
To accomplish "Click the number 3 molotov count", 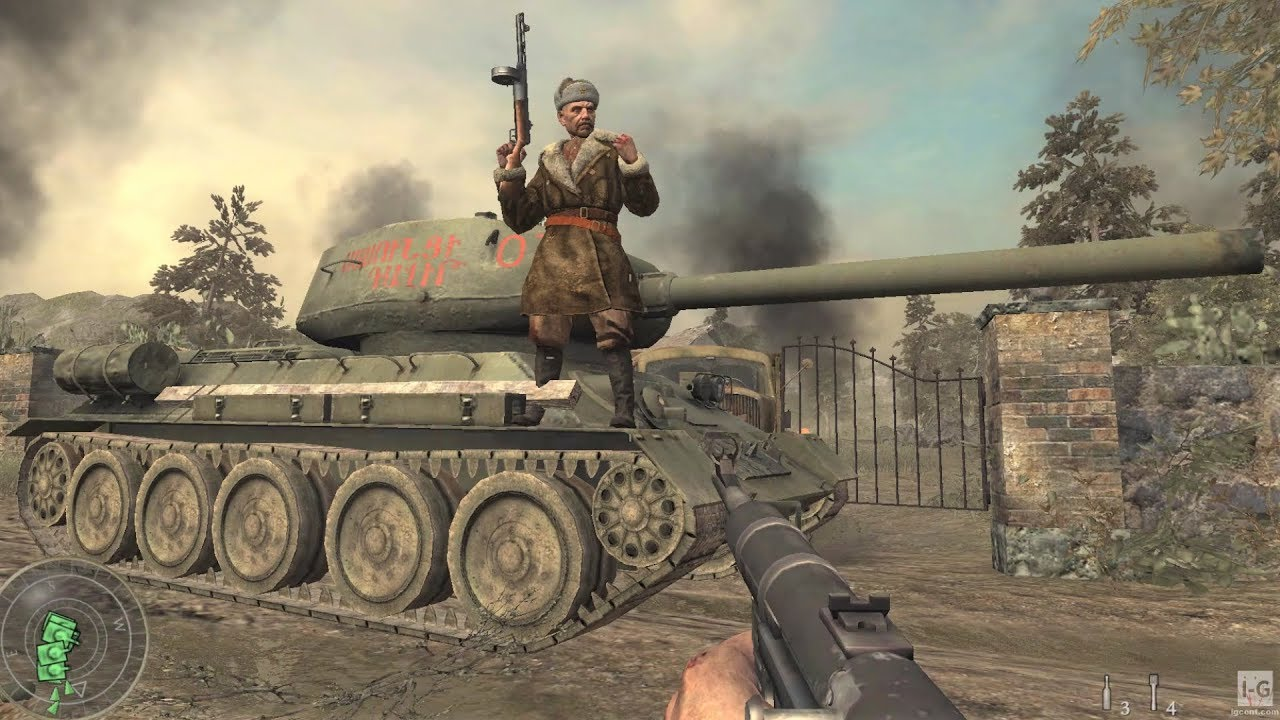I will coord(1125,708).
